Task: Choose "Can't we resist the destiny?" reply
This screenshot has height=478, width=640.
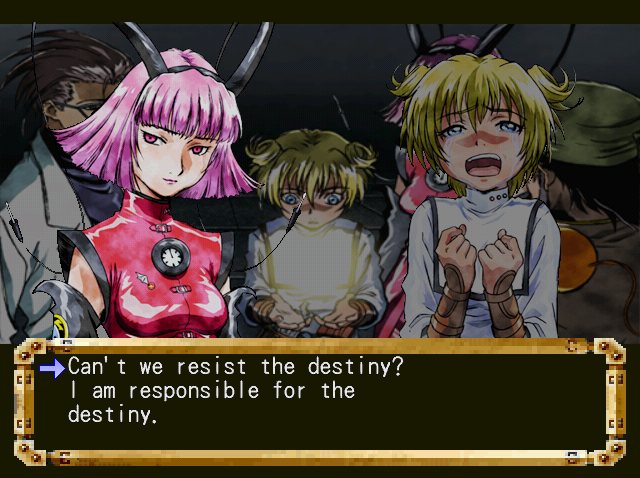Action: point(236,367)
